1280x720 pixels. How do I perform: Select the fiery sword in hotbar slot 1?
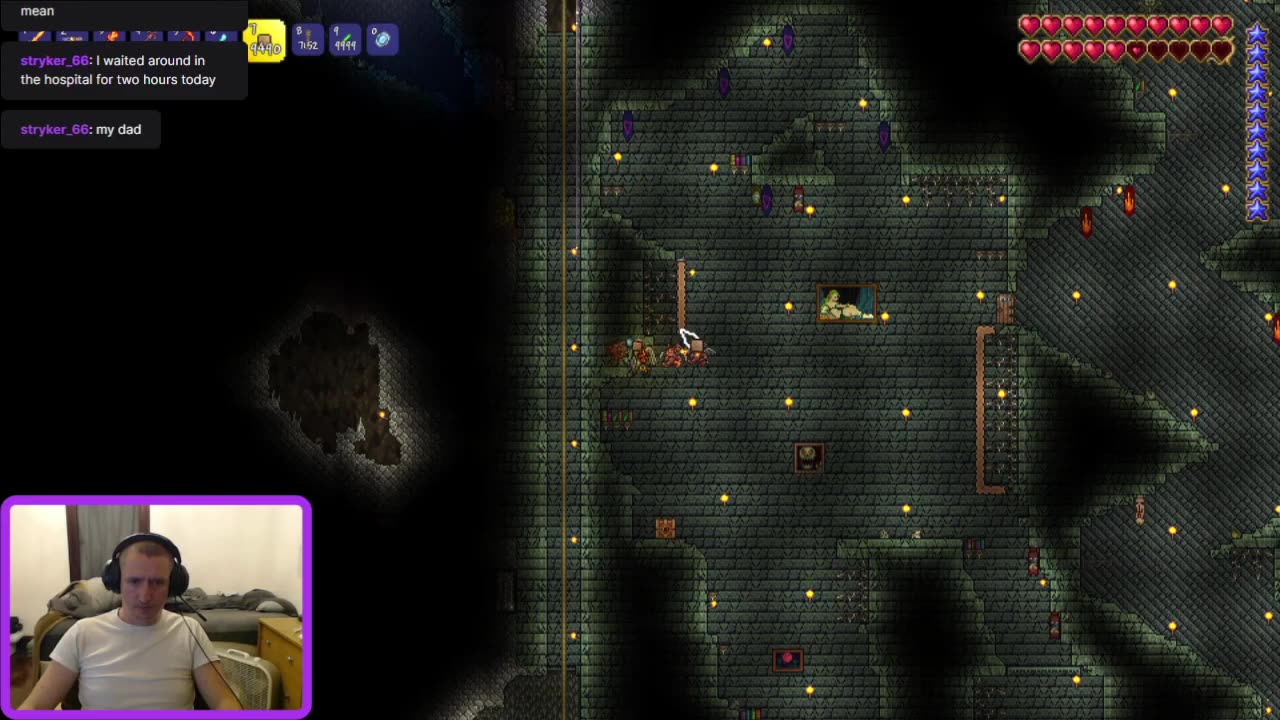pos(35,35)
